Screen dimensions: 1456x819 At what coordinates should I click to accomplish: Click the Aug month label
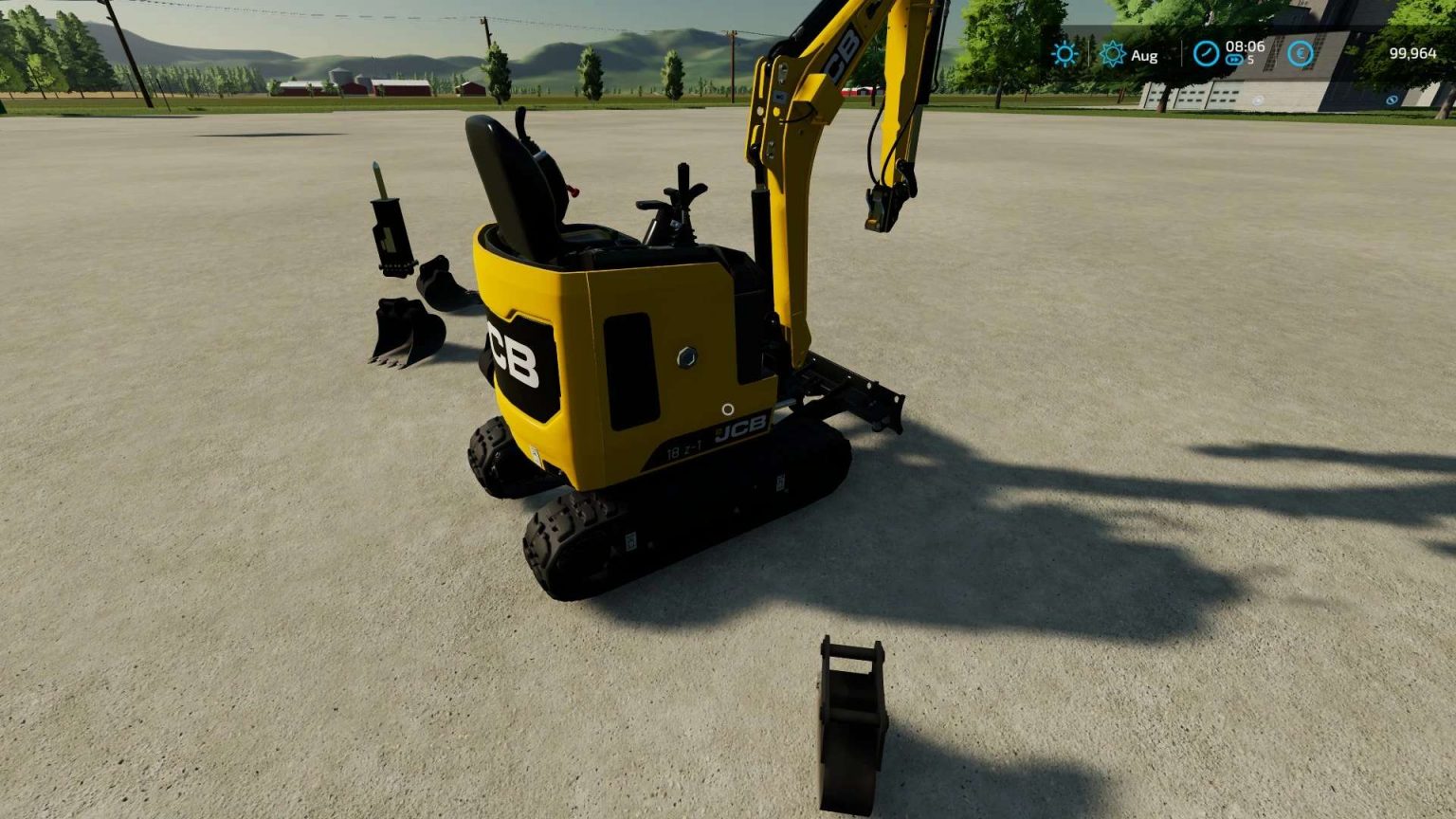pyautogui.click(x=1144, y=55)
